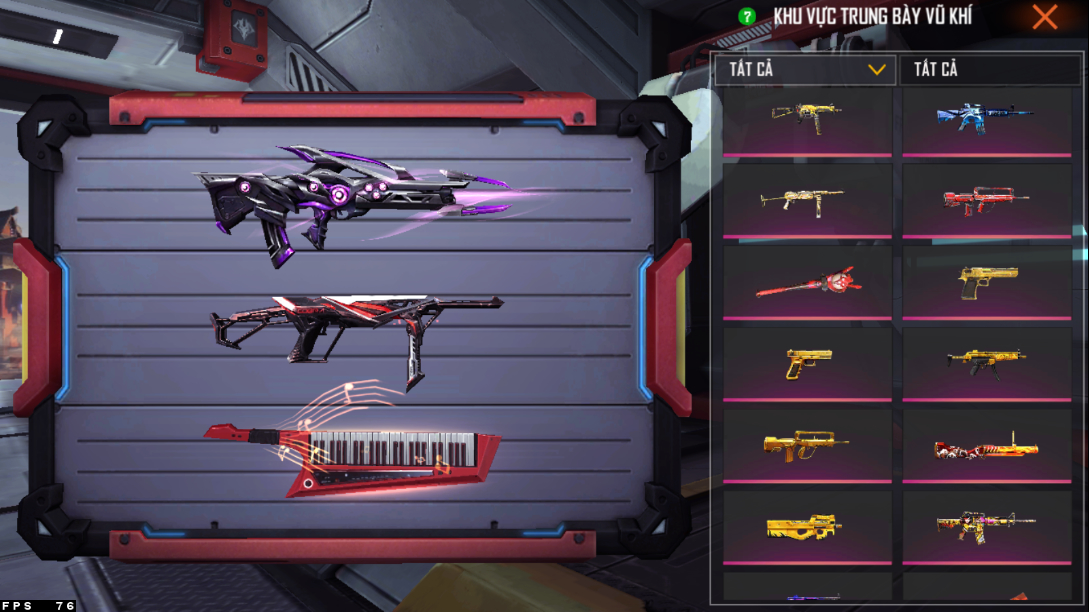
Task: Choose the red FAMAS skin thumbnail
Action: [x=985, y=200]
